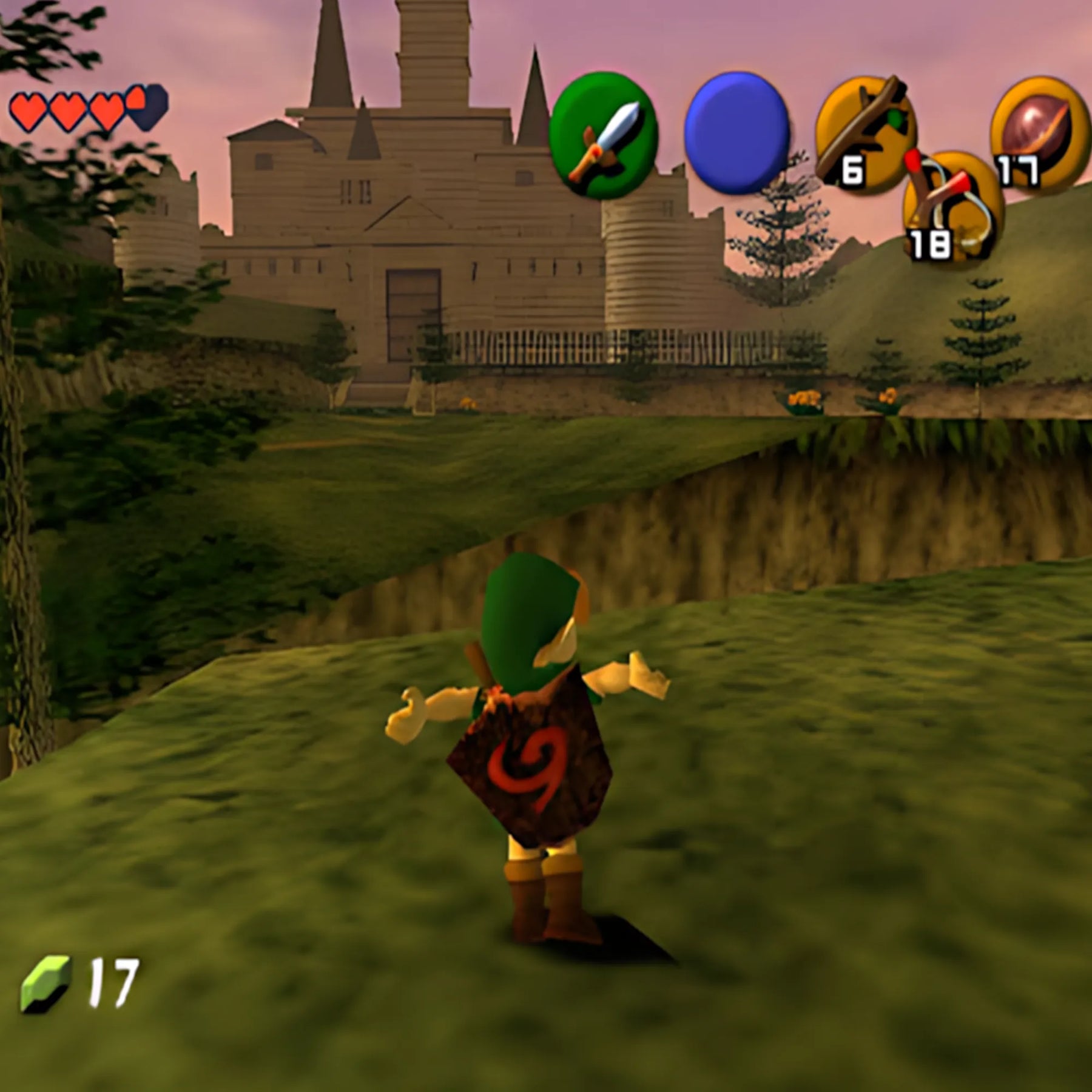This screenshot has height=1092, width=1092.
Task: Select the Fairy Slingshot item icon
Action: pos(951,206)
